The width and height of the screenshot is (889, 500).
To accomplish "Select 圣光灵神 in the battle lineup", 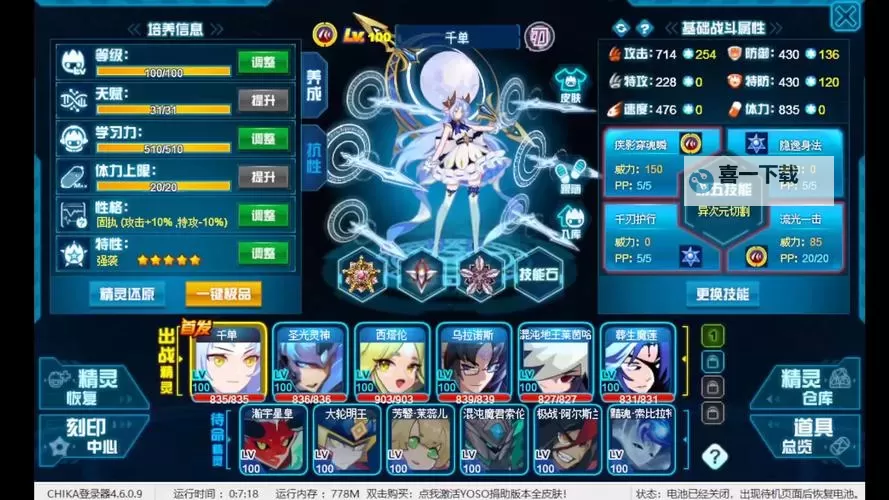I will [x=309, y=362].
